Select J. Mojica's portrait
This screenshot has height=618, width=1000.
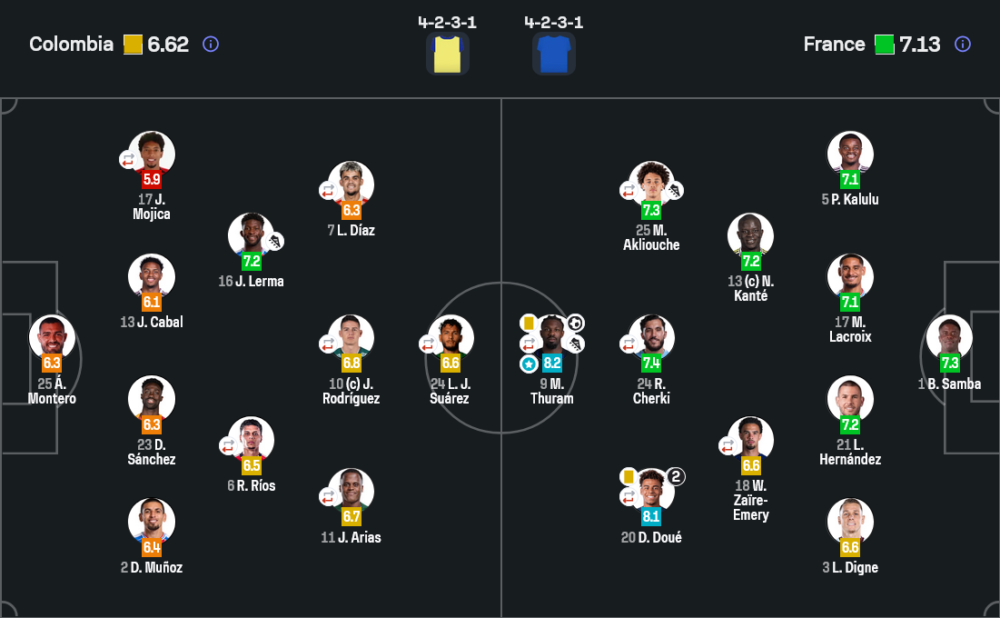coord(152,153)
